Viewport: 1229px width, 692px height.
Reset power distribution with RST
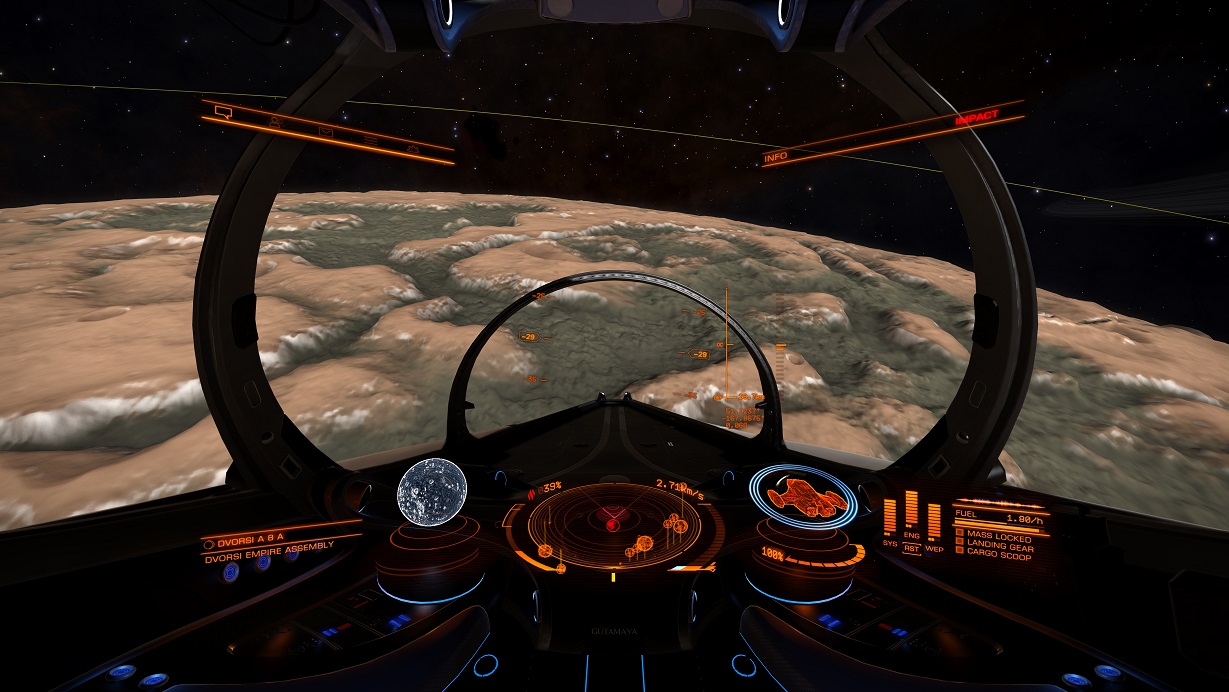point(911,549)
